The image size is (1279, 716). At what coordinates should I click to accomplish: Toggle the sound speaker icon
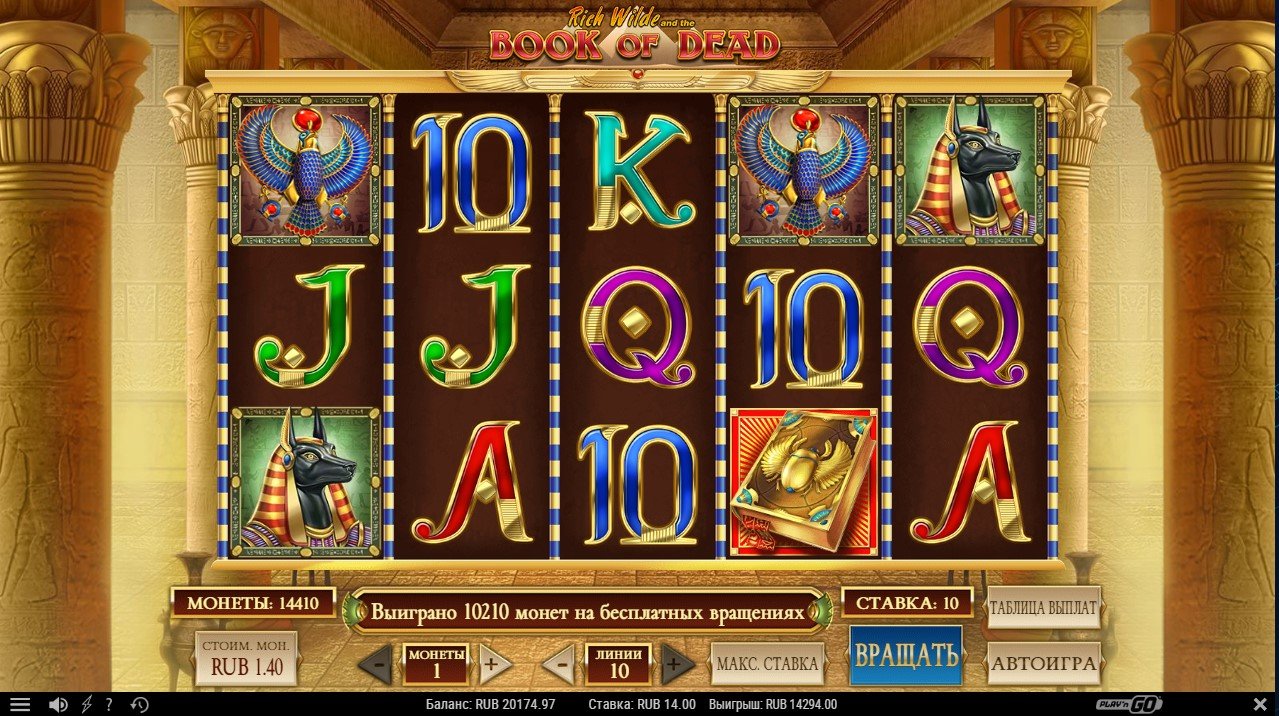tap(58, 705)
